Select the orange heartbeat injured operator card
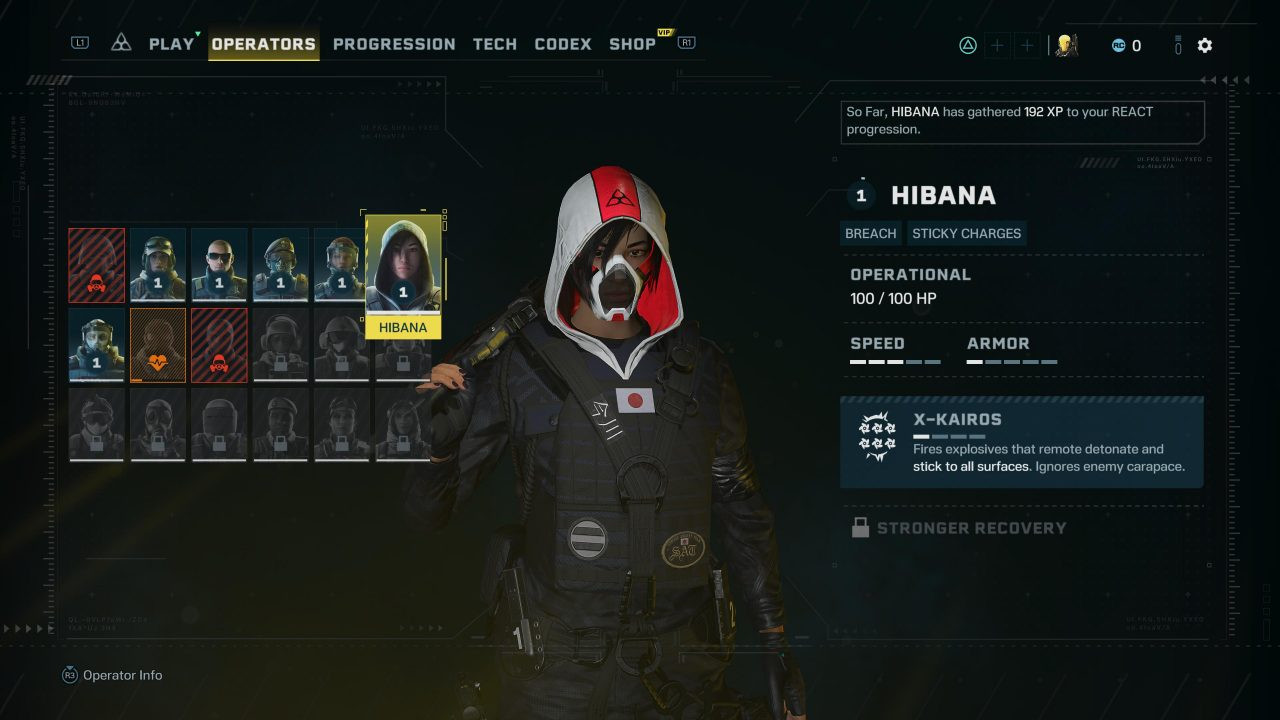 (x=158, y=345)
